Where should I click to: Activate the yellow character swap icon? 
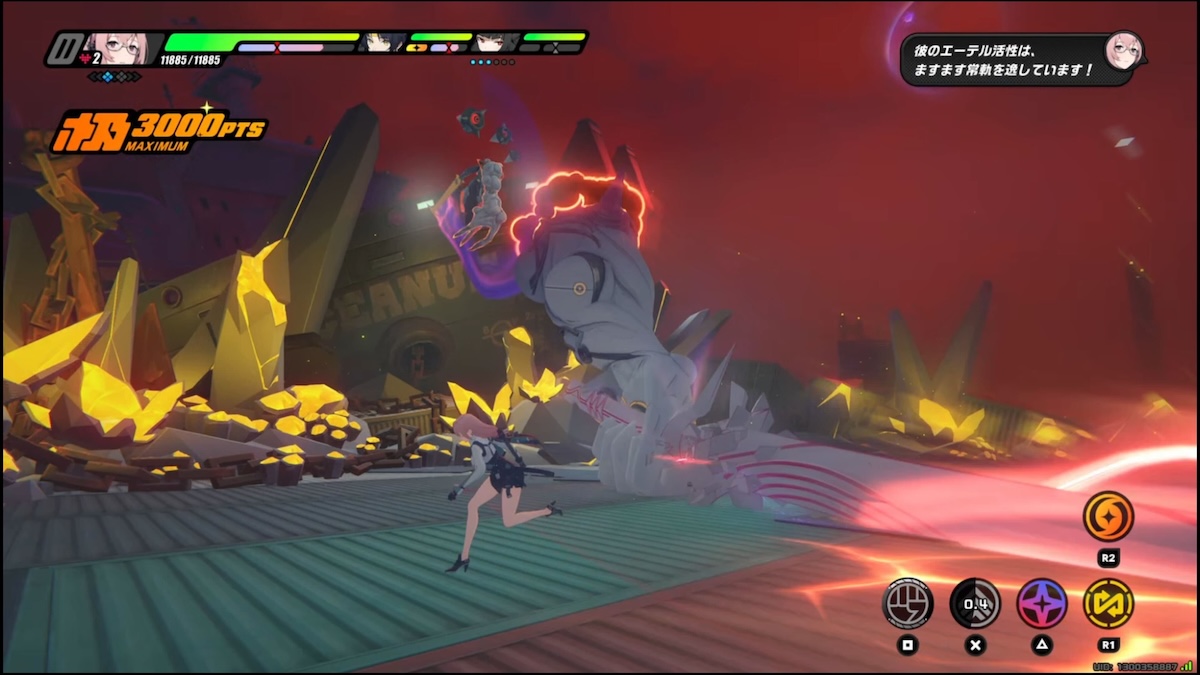1108,603
